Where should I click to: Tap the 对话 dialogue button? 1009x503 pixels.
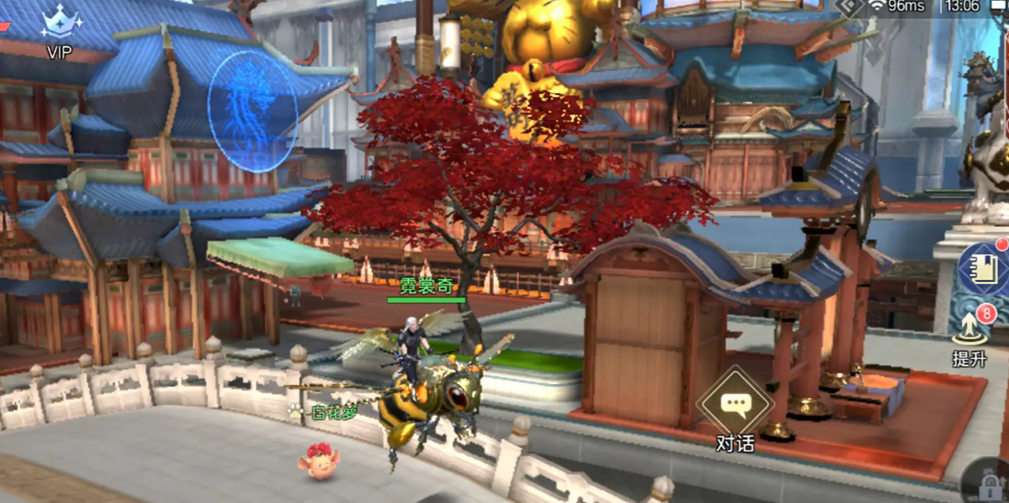(735, 407)
